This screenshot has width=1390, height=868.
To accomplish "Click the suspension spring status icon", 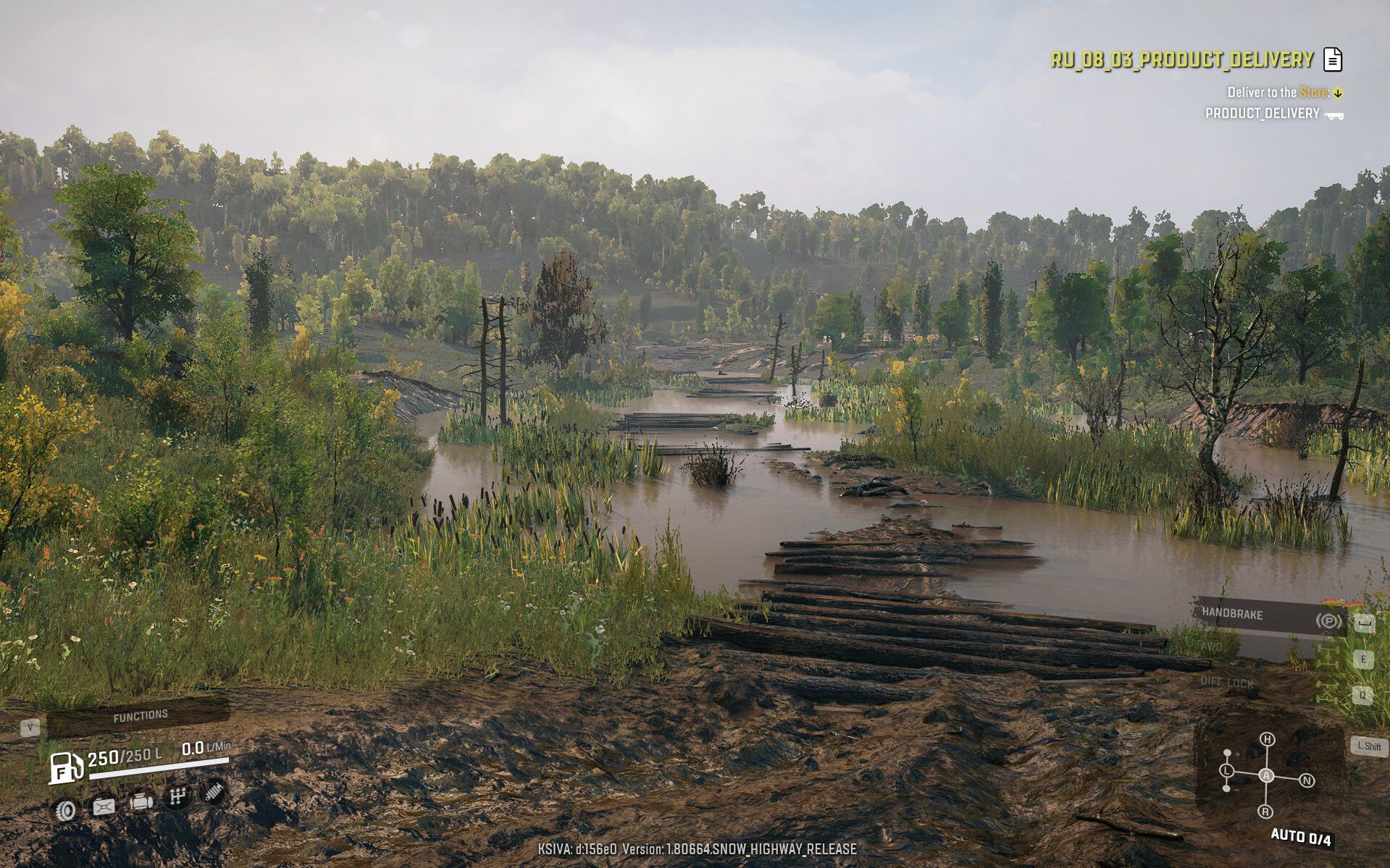I will tap(212, 793).
